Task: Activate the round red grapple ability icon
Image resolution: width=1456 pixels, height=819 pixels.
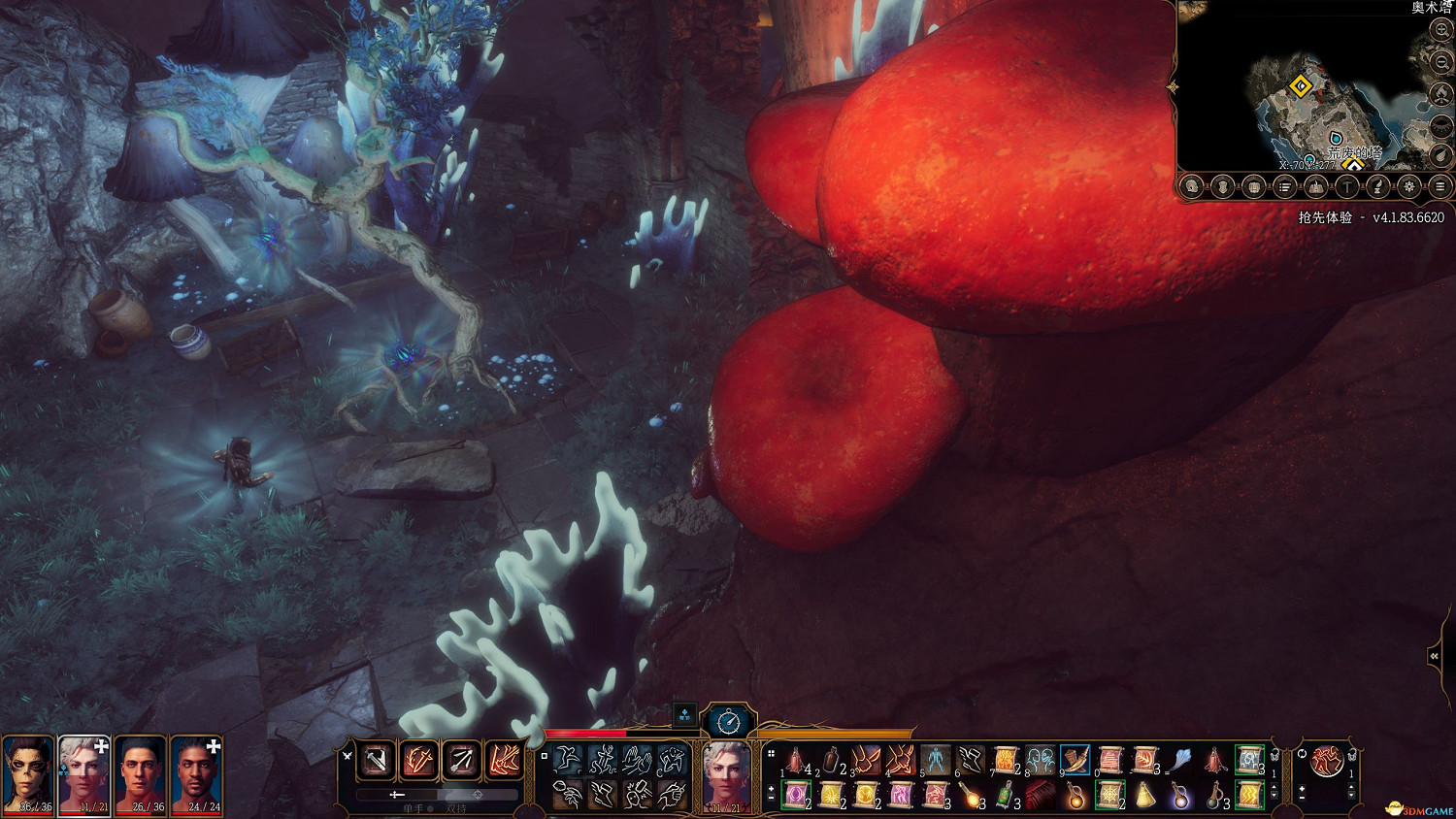Action: click(x=1326, y=761)
